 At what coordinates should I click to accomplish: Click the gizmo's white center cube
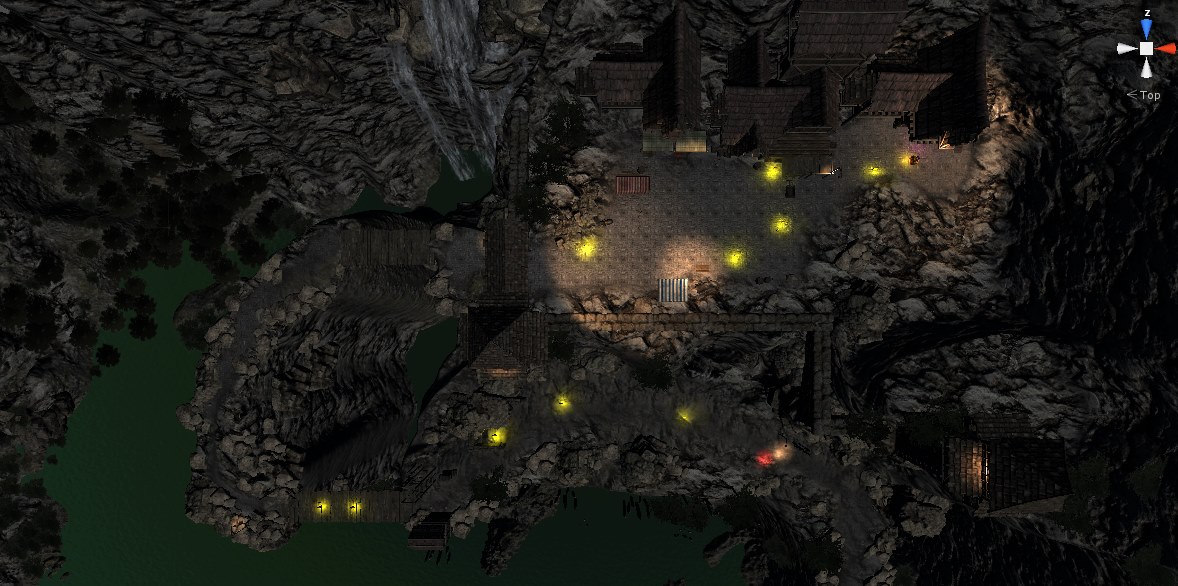coord(1146,48)
